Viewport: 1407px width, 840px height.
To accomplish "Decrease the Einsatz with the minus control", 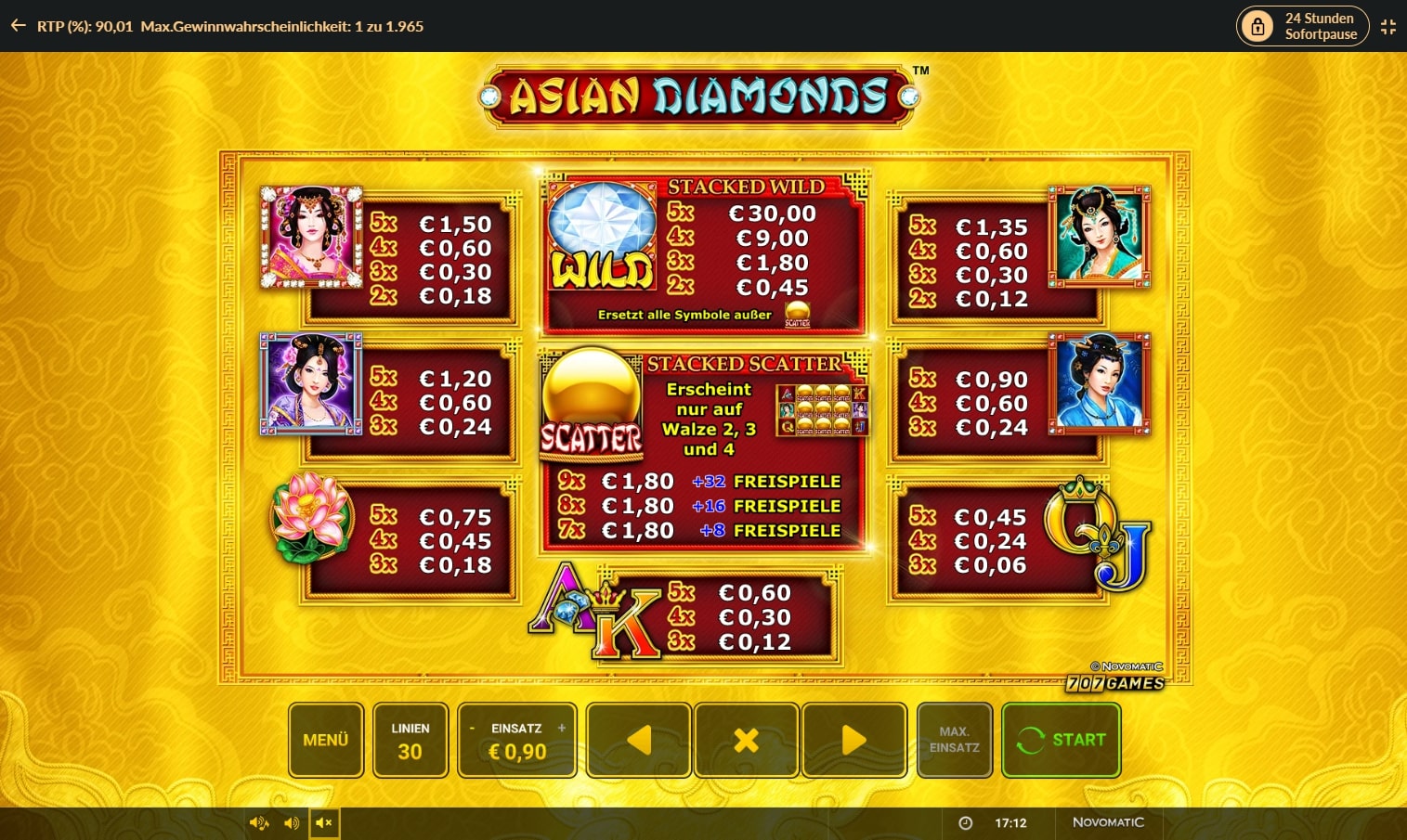I will pyautogui.click(x=474, y=730).
